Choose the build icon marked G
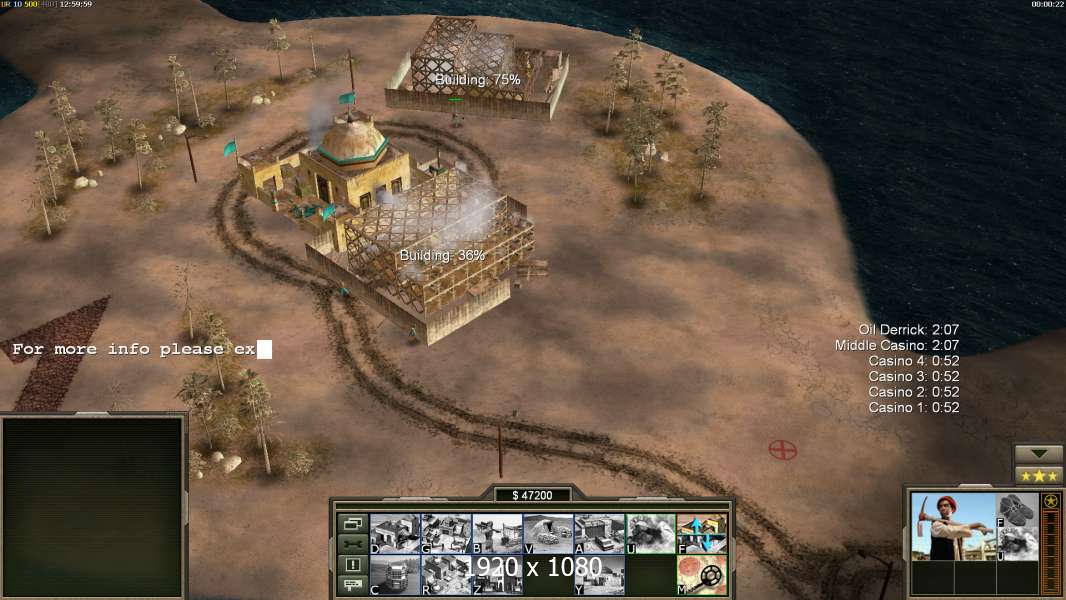This screenshot has width=1066, height=600. (446, 534)
